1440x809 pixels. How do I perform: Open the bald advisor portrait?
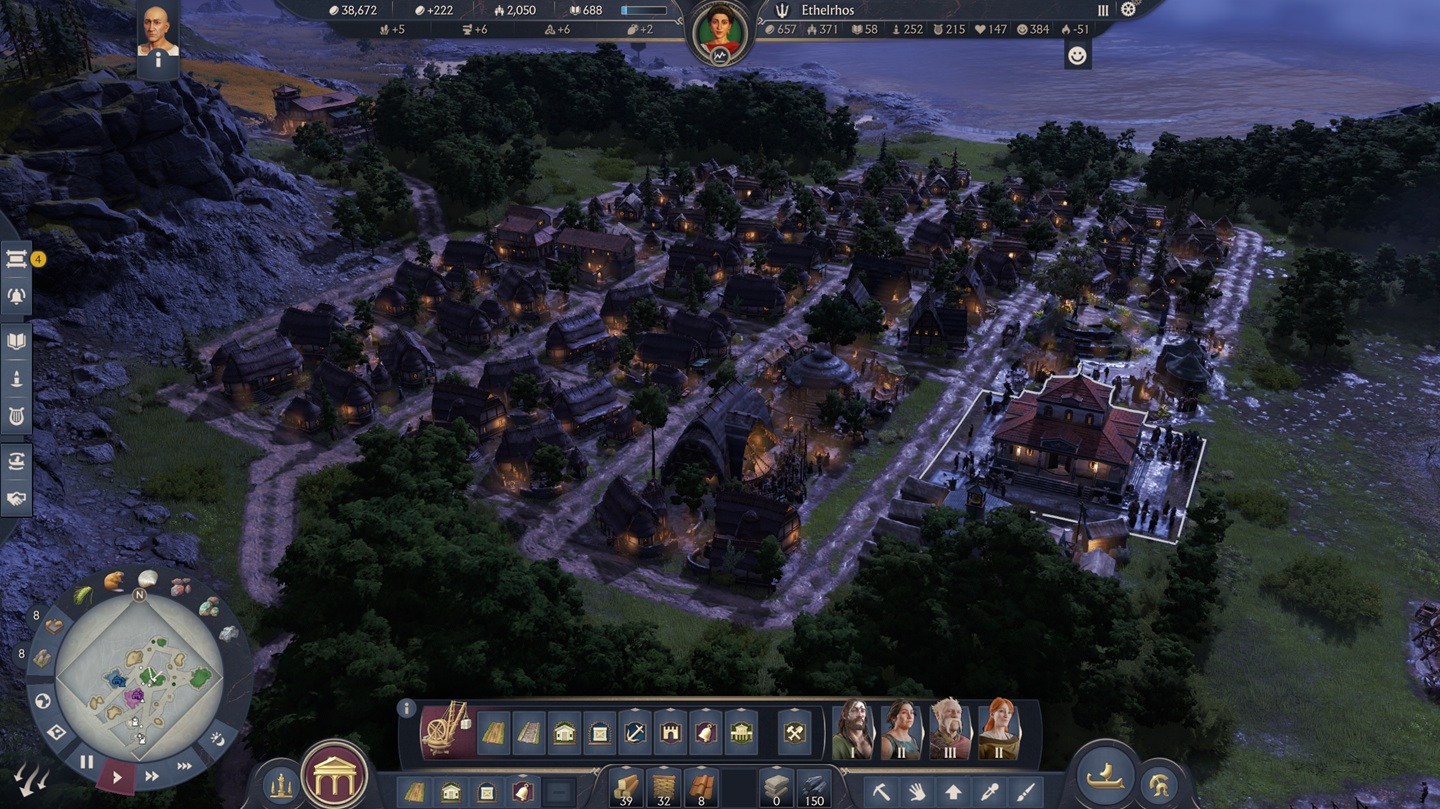[x=157, y=29]
